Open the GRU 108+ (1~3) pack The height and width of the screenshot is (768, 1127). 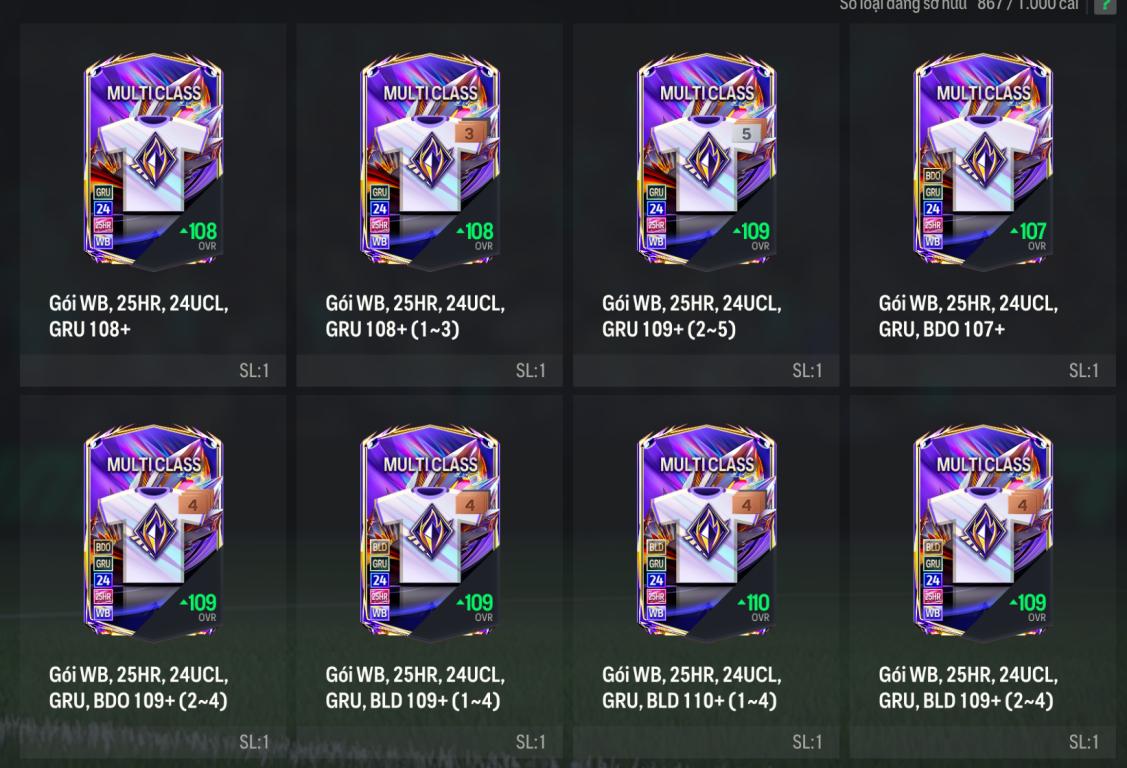429,160
